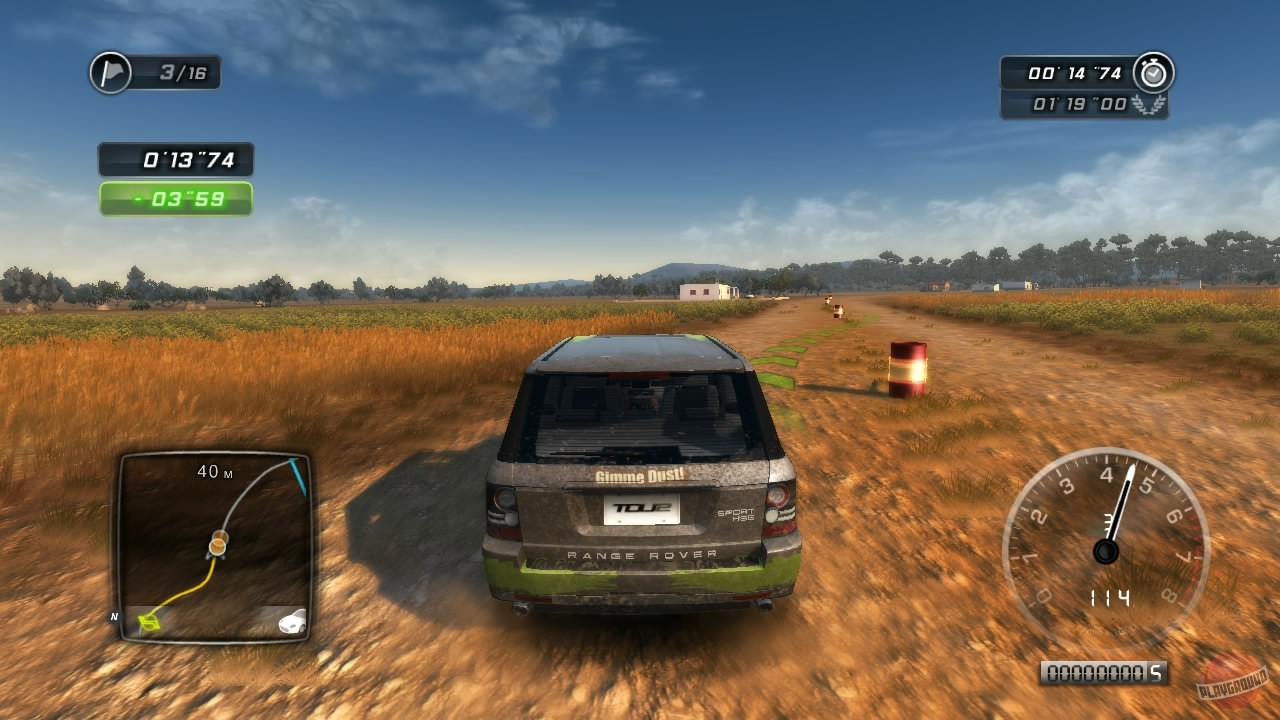
Task: Select the stopwatch icon beside the race timer
Action: coord(1152,71)
